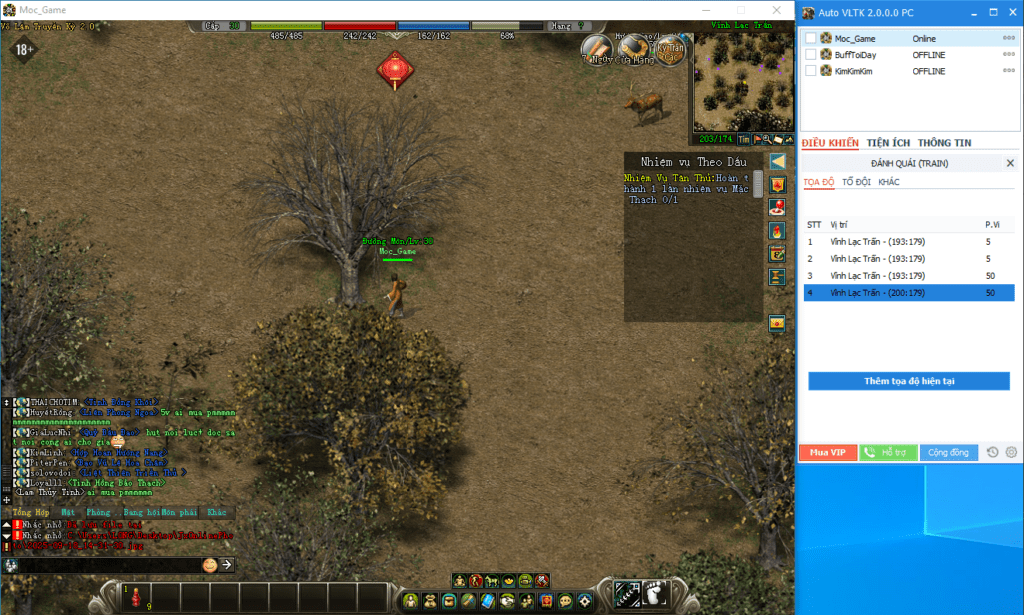Select the red potion hotbar slot

(135, 596)
